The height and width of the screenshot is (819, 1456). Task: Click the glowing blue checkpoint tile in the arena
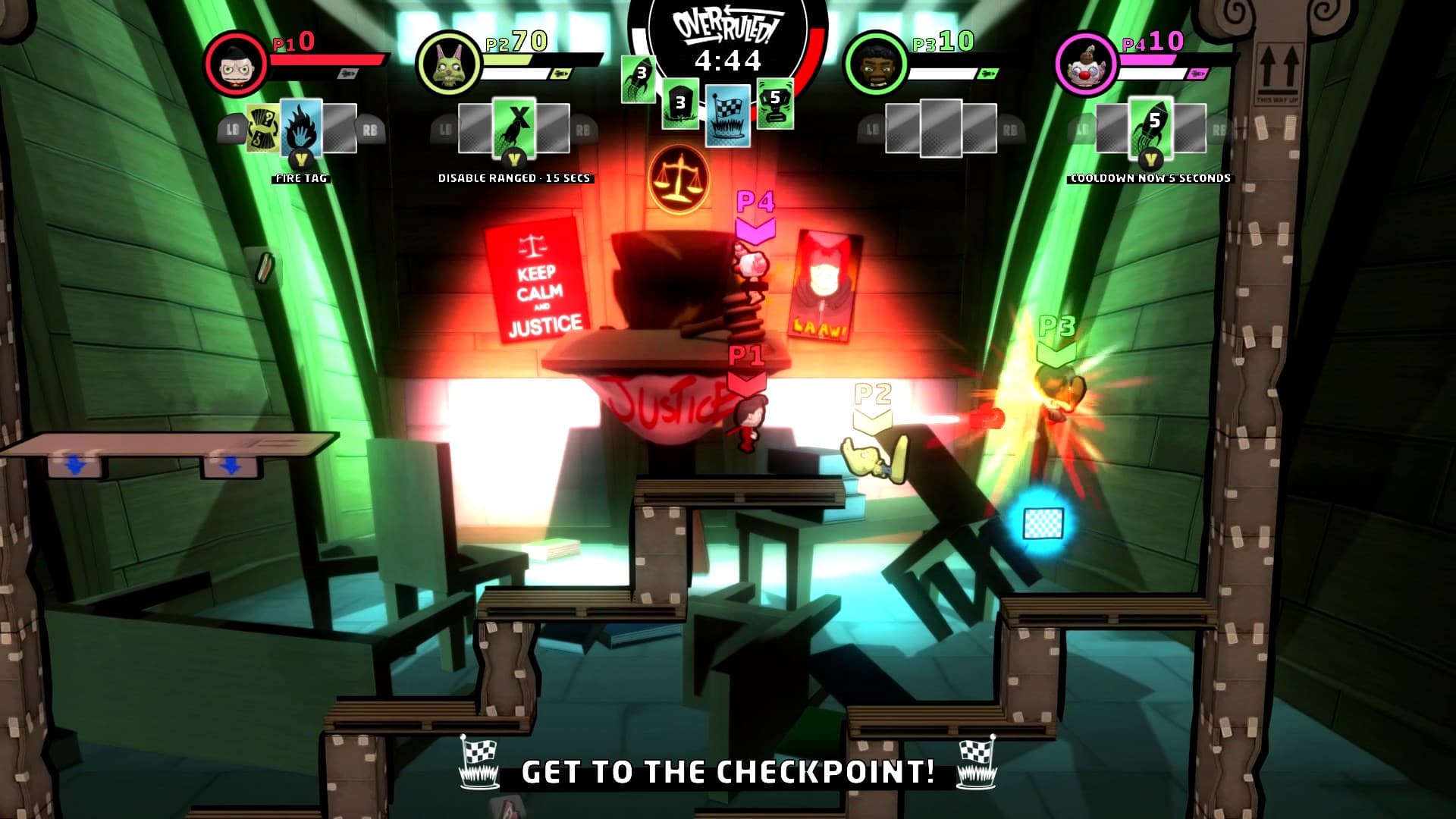[x=1043, y=524]
